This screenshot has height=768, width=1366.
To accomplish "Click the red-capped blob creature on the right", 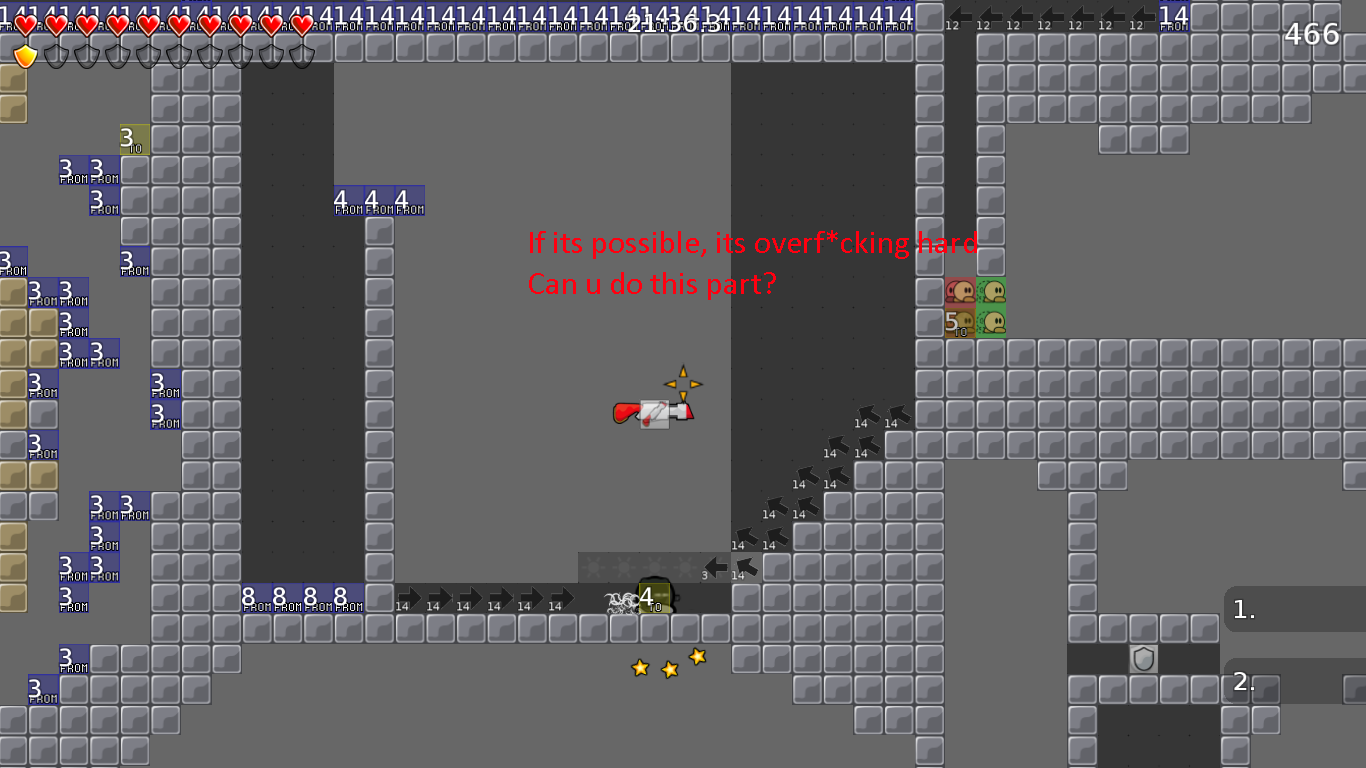I will click(x=958, y=291).
